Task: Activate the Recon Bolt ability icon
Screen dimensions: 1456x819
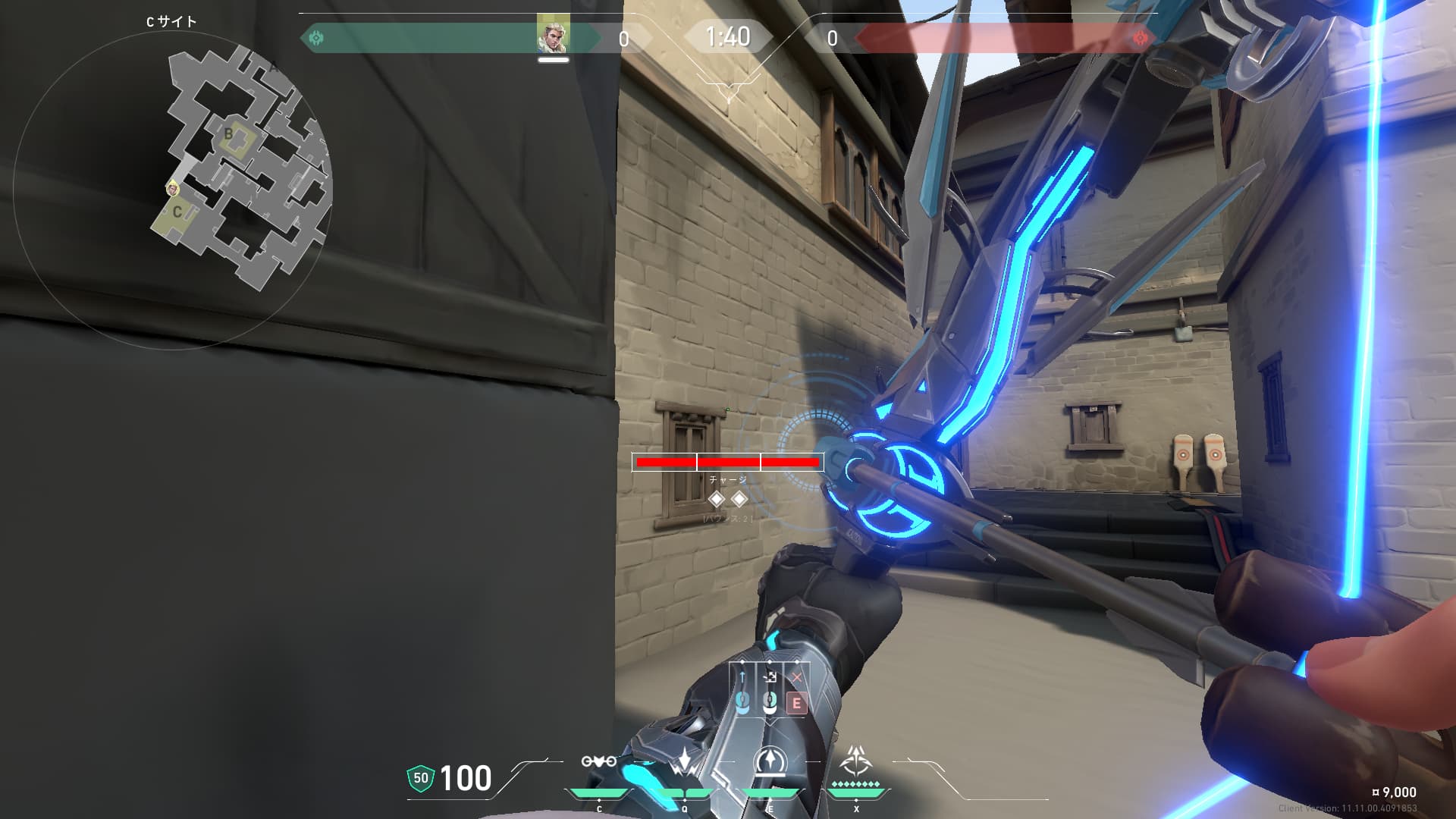Action: tap(770, 761)
